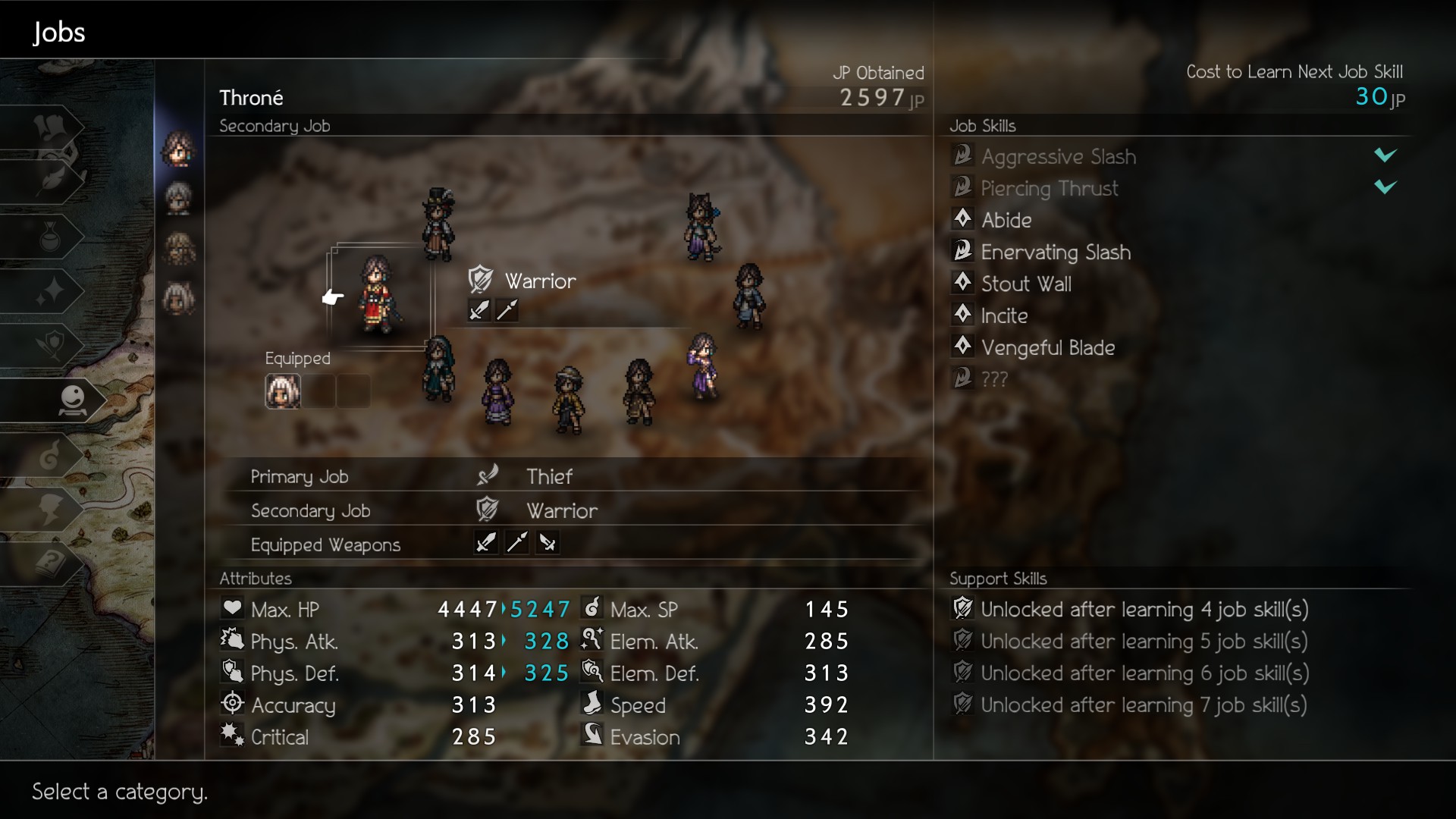The image size is (1456, 819).
Task: Open the question-mark guide book icon
Action: coord(52,565)
